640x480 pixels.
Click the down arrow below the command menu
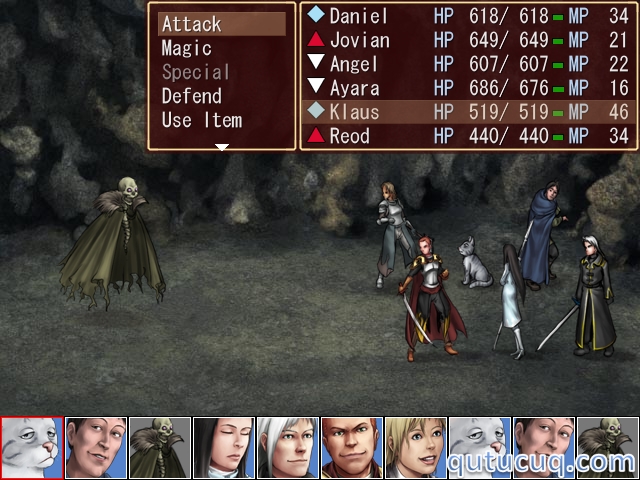pos(222,147)
